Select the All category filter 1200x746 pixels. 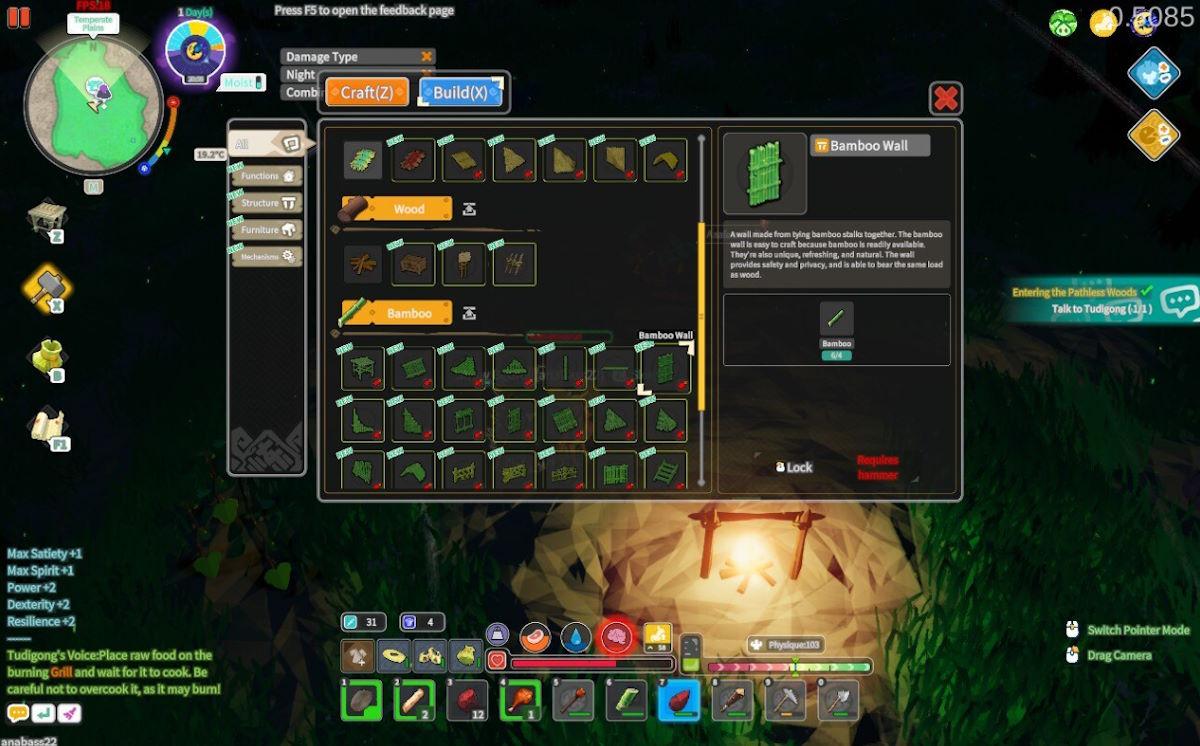(x=265, y=145)
